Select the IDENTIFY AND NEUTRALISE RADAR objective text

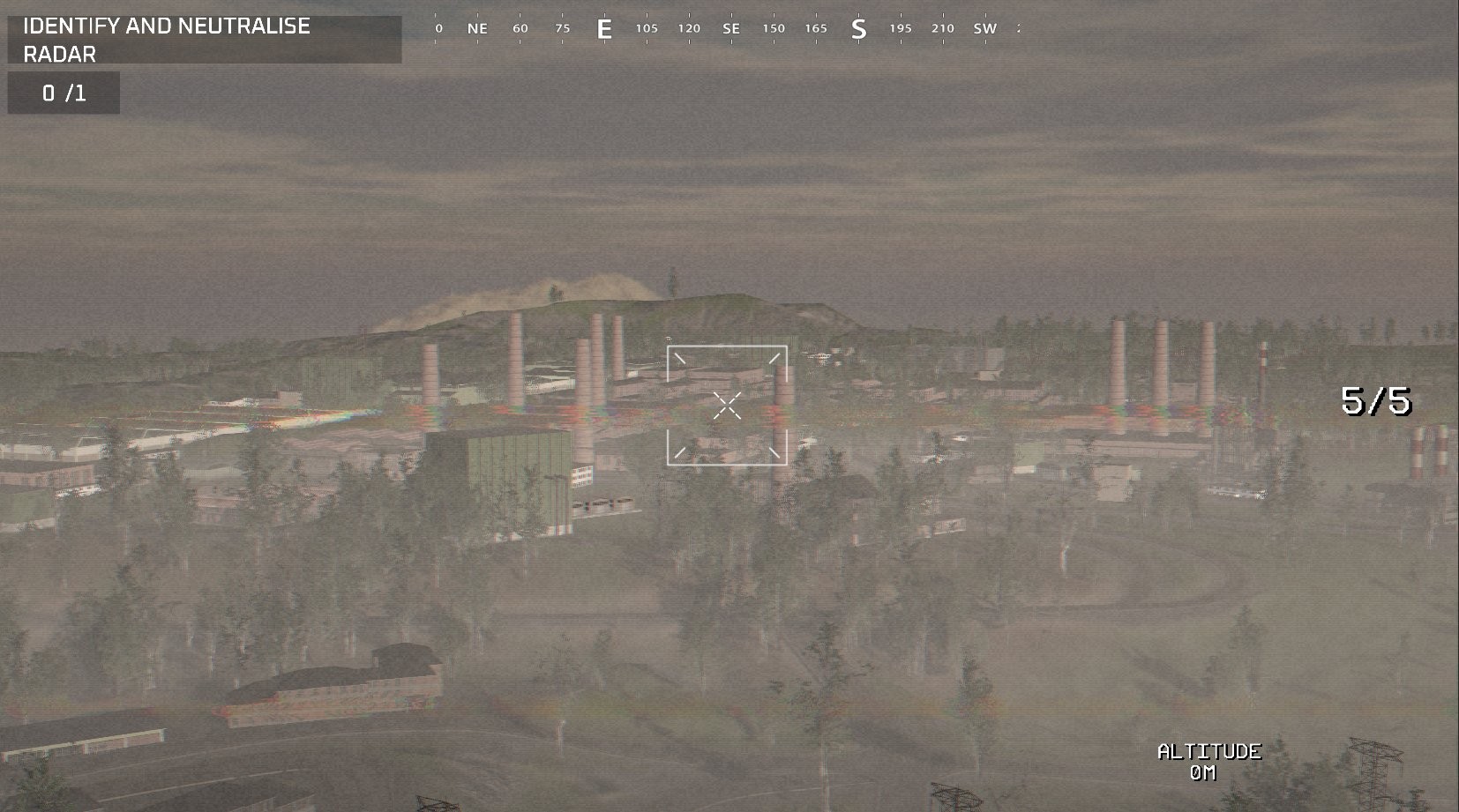(166, 40)
